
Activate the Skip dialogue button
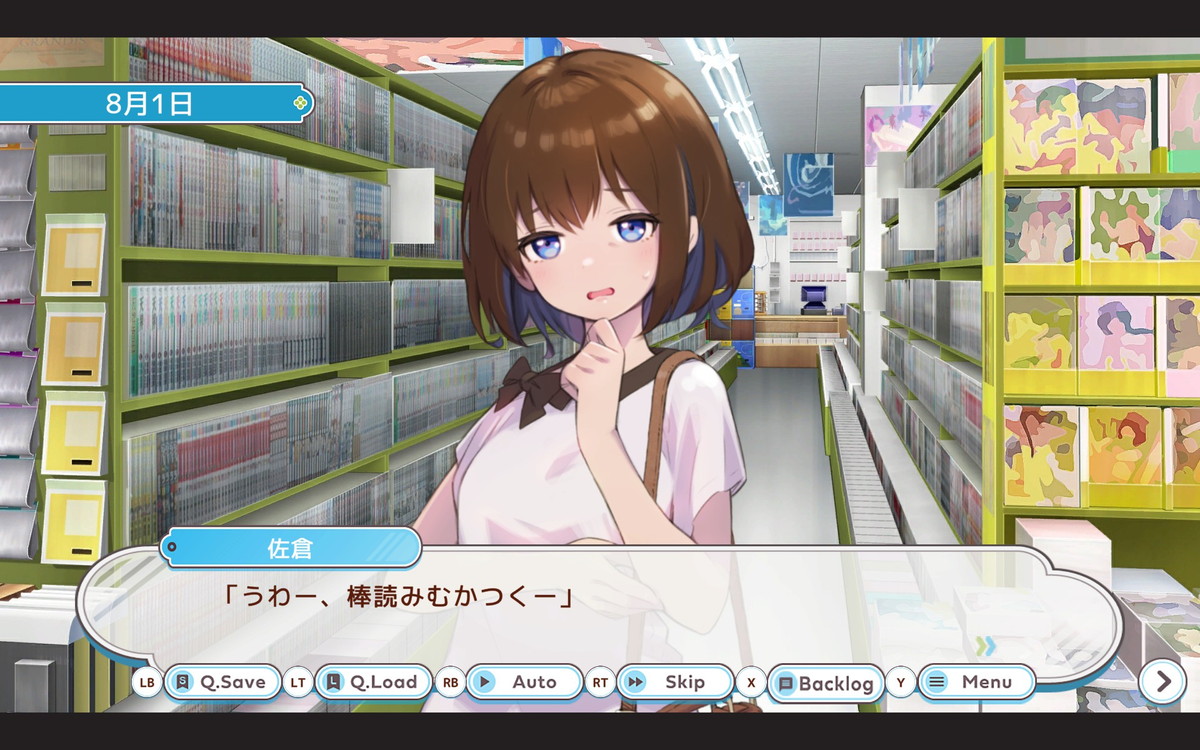tap(675, 682)
